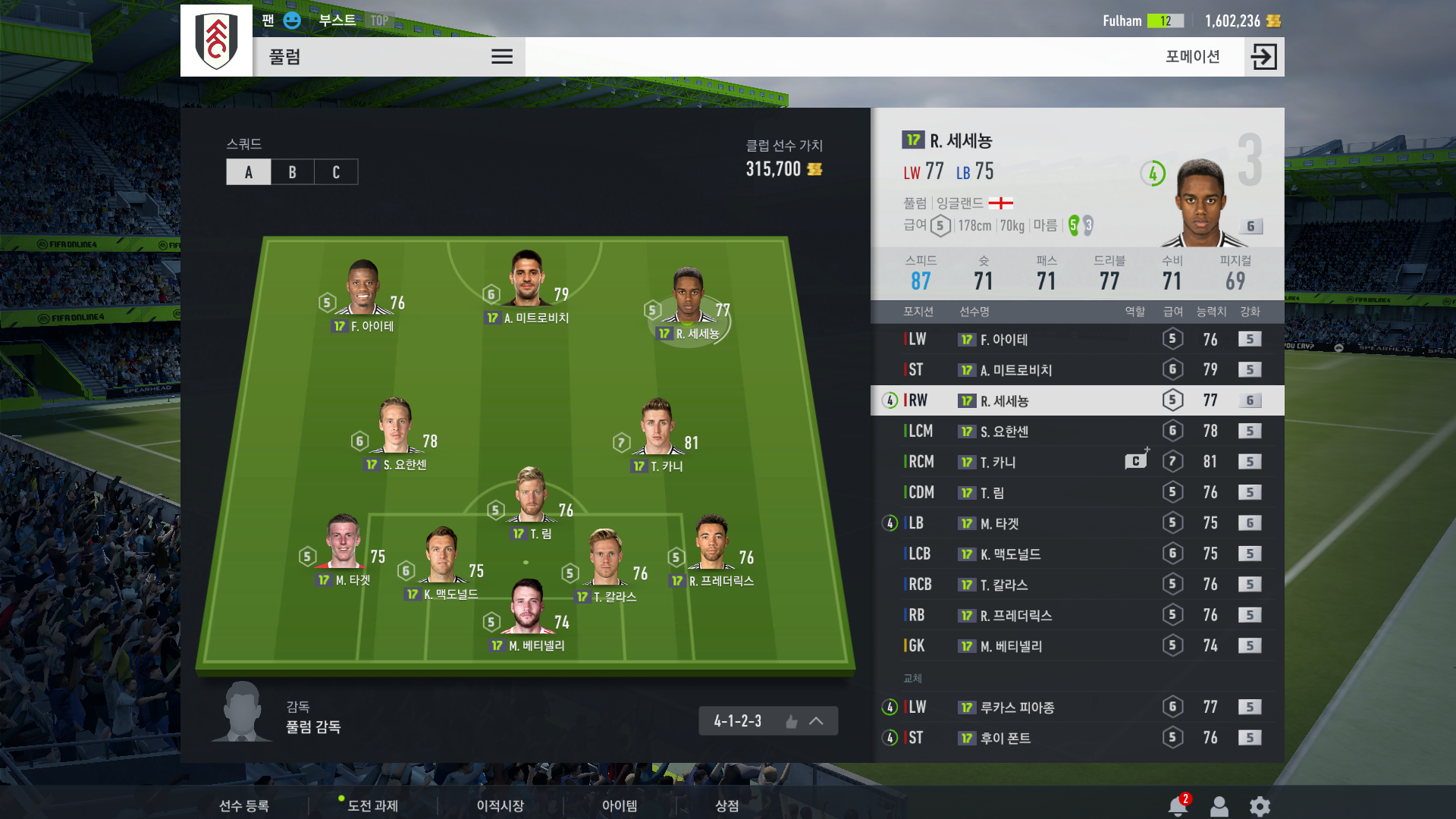The height and width of the screenshot is (819, 1456).
Task: Select the CDM T. 림 list row
Action: point(1077,492)
